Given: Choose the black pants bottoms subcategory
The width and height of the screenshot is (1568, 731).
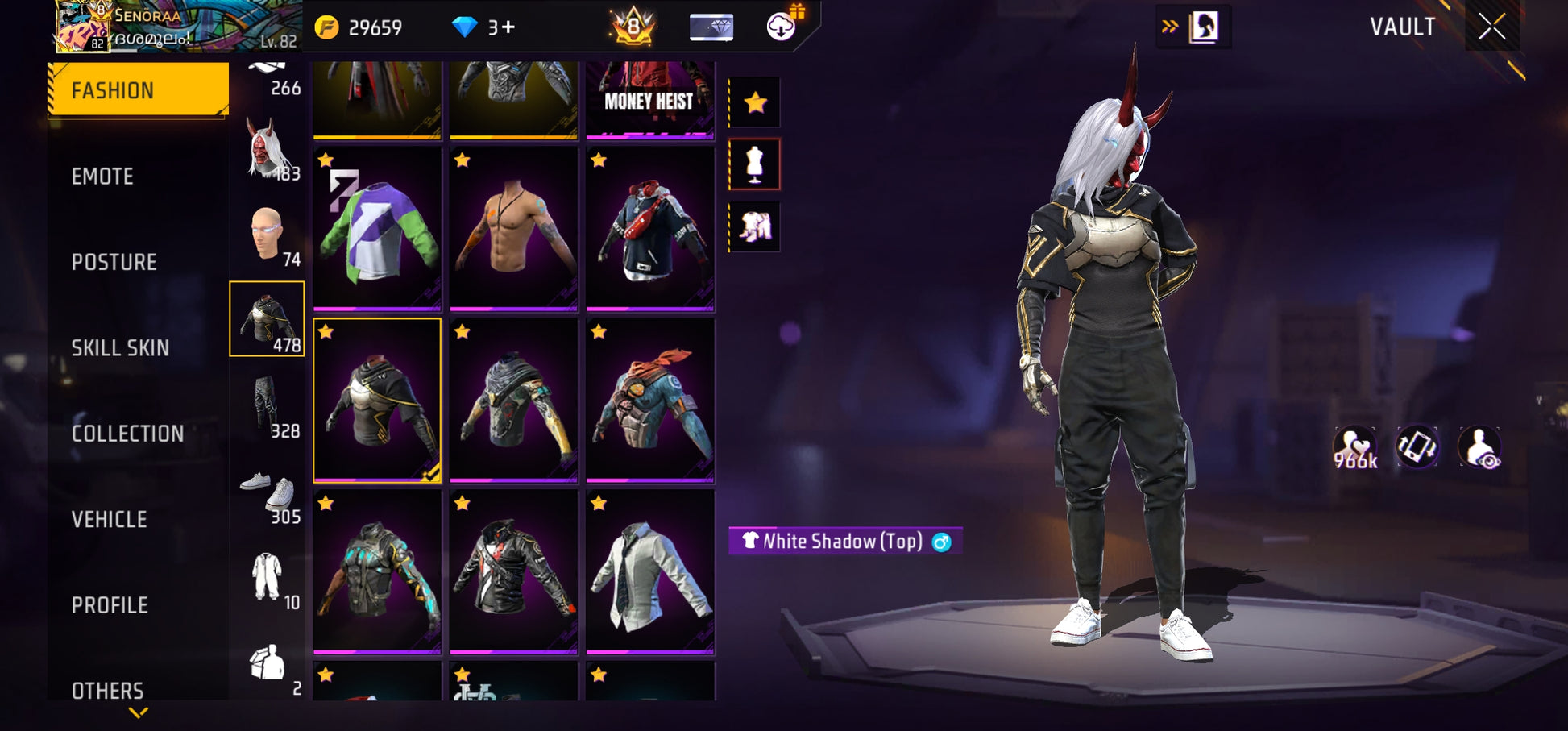Looking at the screenshot, I should 267,405.
